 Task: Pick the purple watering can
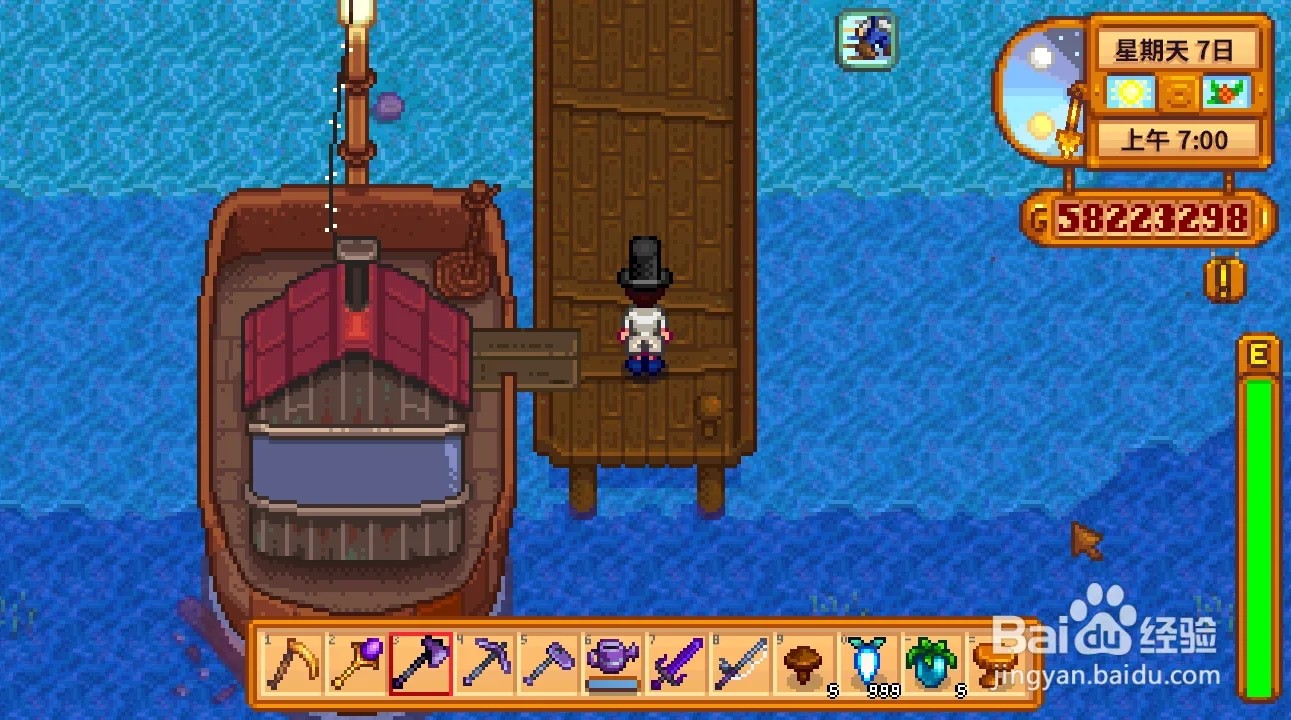tap(612, 663)
